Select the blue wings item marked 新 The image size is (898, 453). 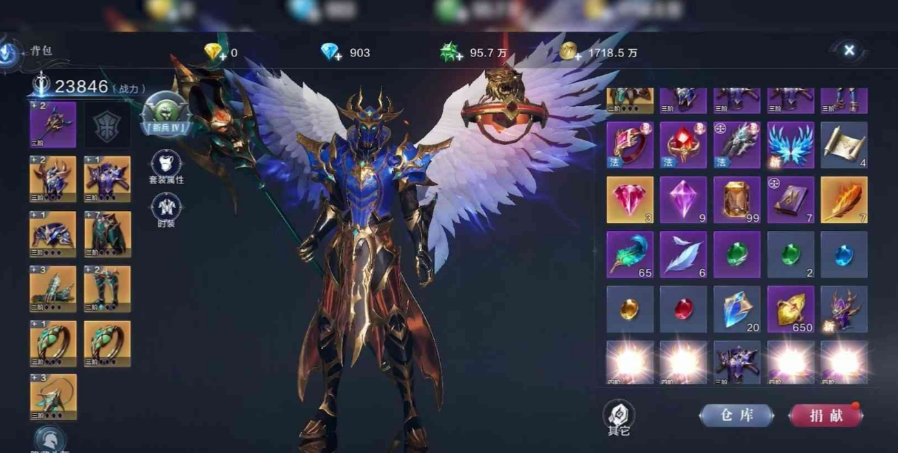click(790, 145)
